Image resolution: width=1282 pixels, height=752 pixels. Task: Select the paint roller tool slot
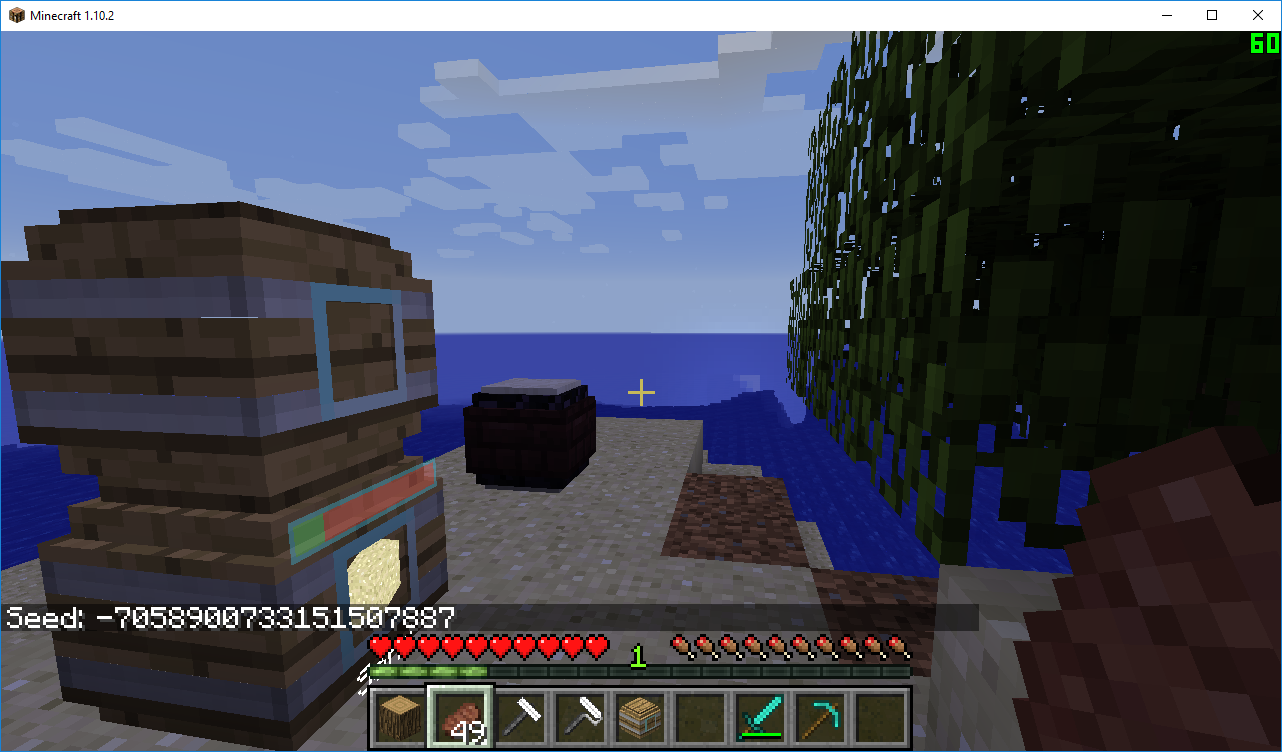point(580,717)
